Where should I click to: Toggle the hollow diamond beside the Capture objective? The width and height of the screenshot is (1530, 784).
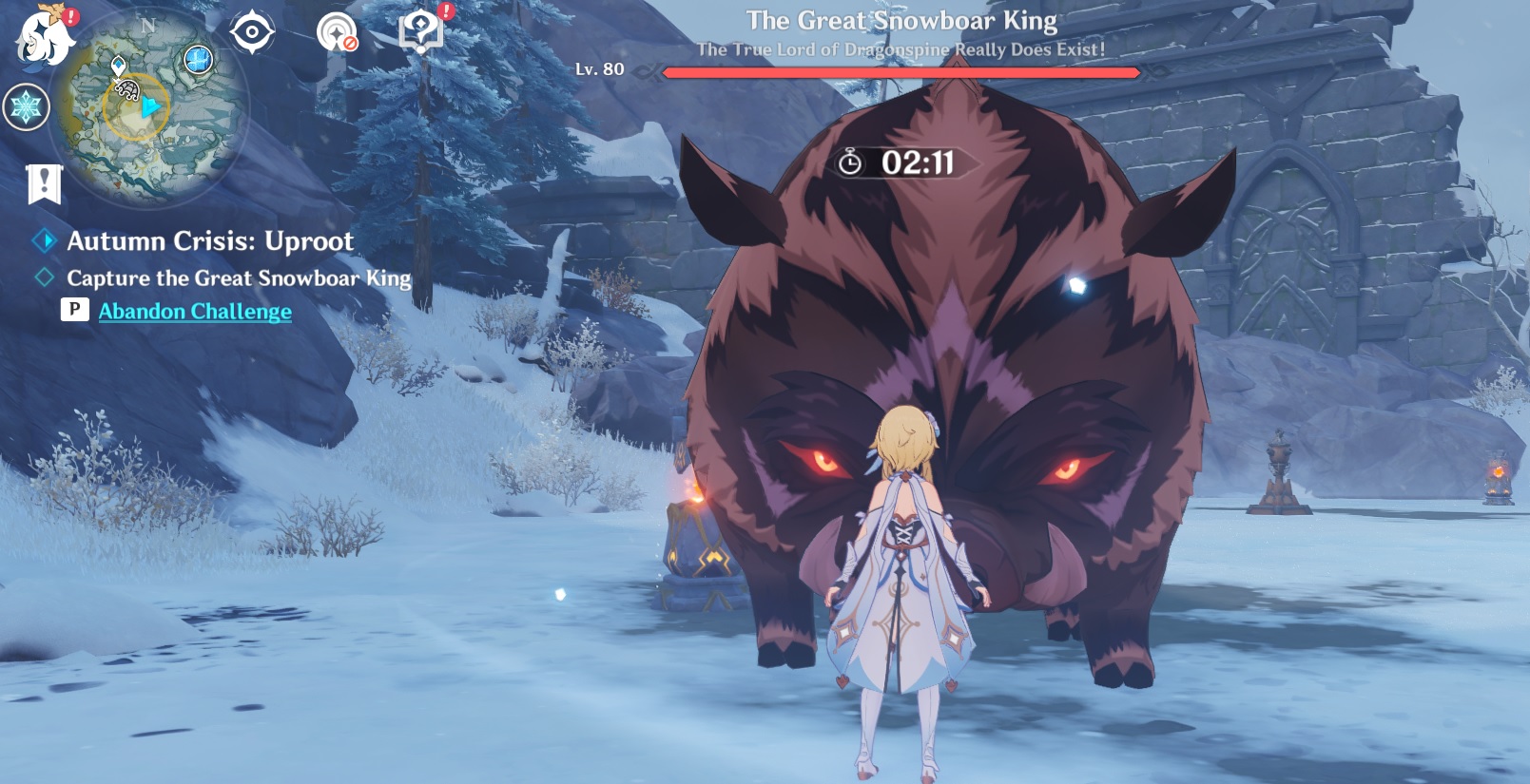43,277
